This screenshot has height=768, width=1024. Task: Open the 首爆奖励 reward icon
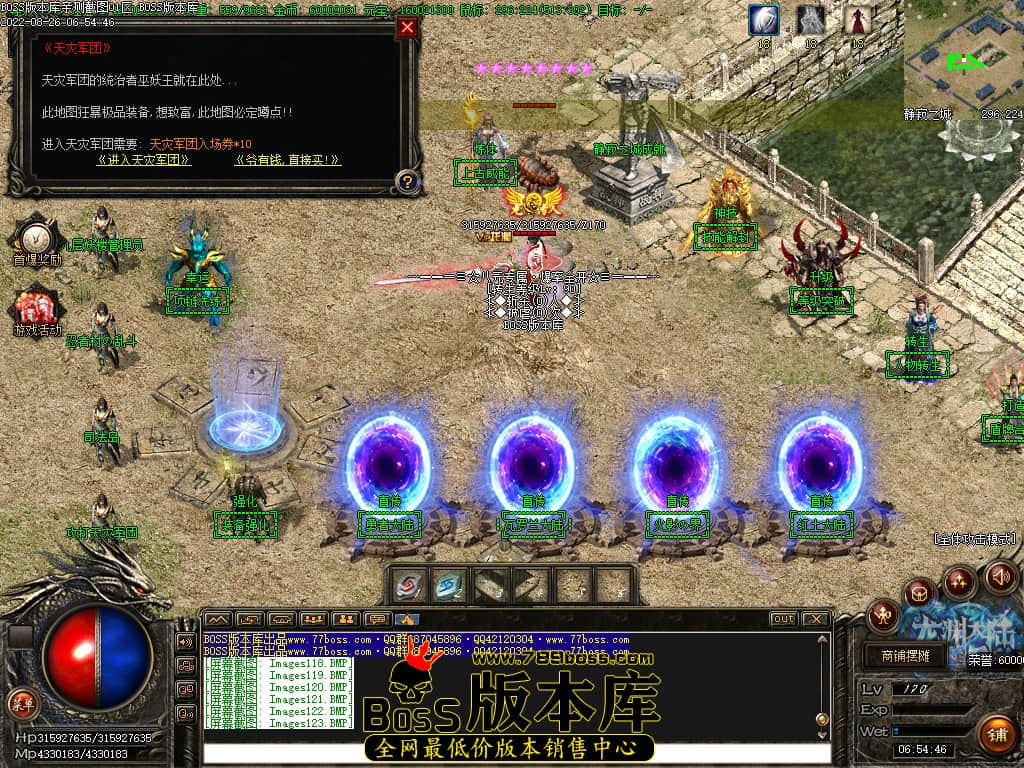[x=36, y=238]
